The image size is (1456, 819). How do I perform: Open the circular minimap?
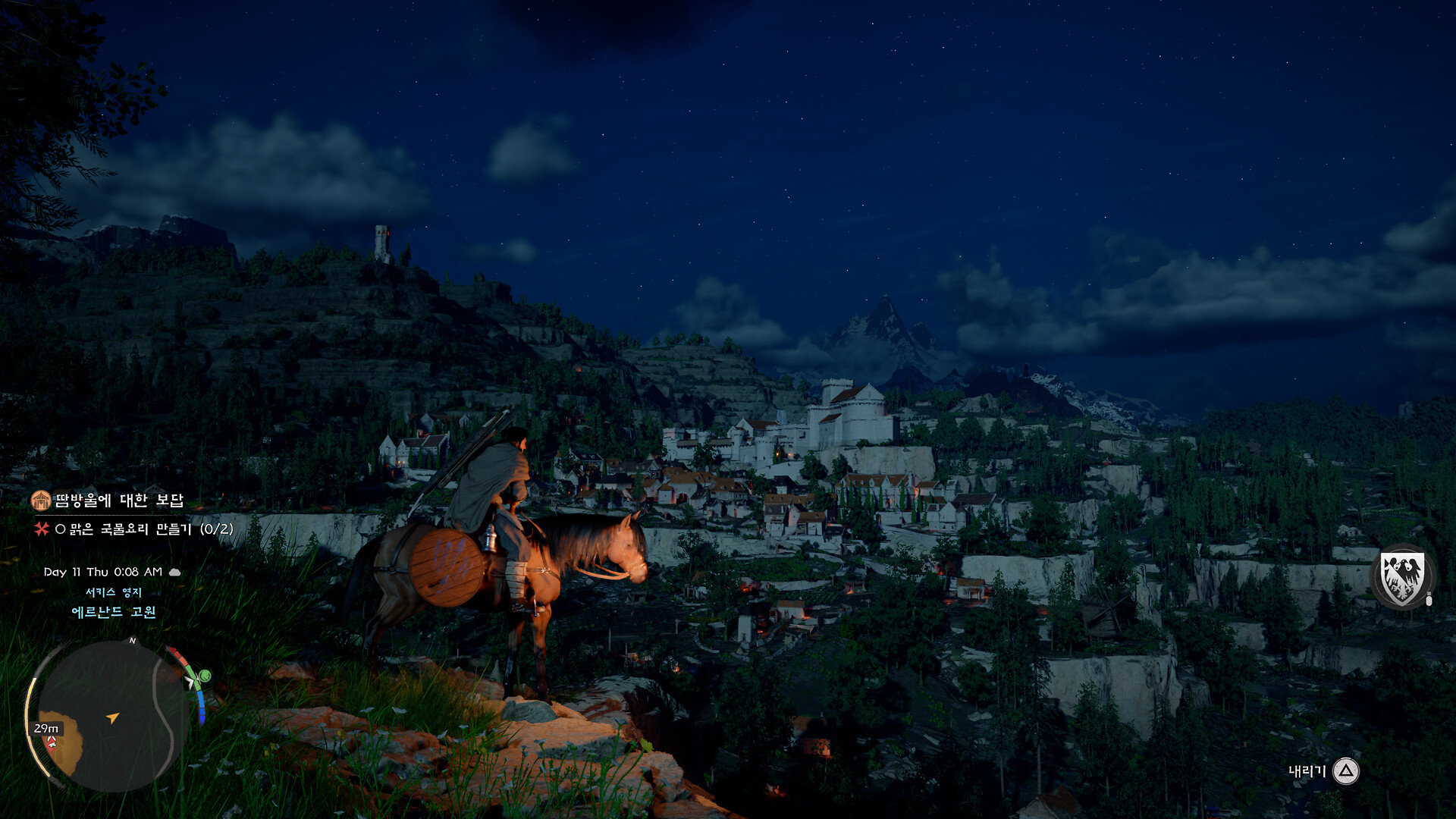[x=112, y=716]
